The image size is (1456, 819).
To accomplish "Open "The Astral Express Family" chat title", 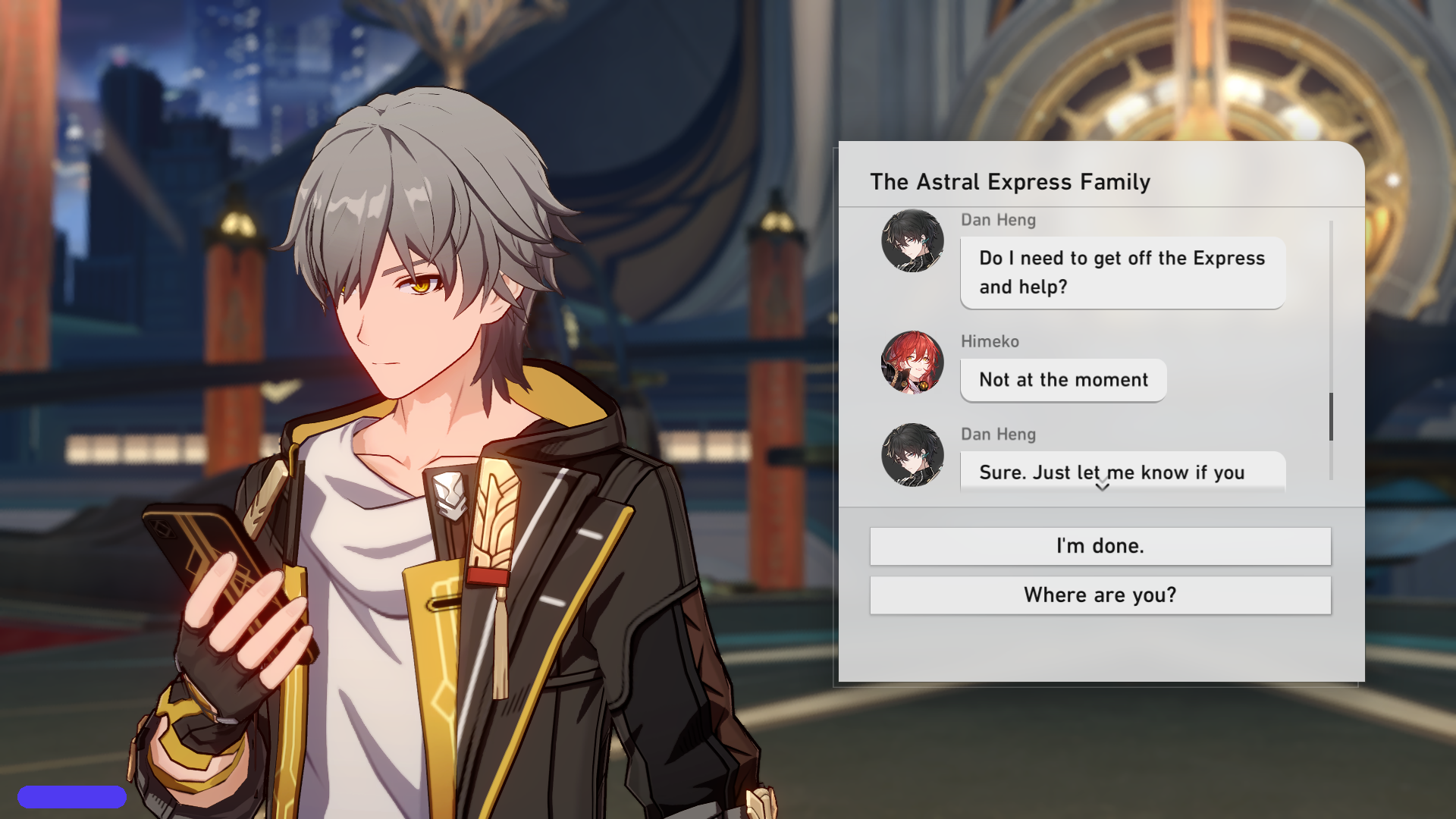I will coord(1010,182).
